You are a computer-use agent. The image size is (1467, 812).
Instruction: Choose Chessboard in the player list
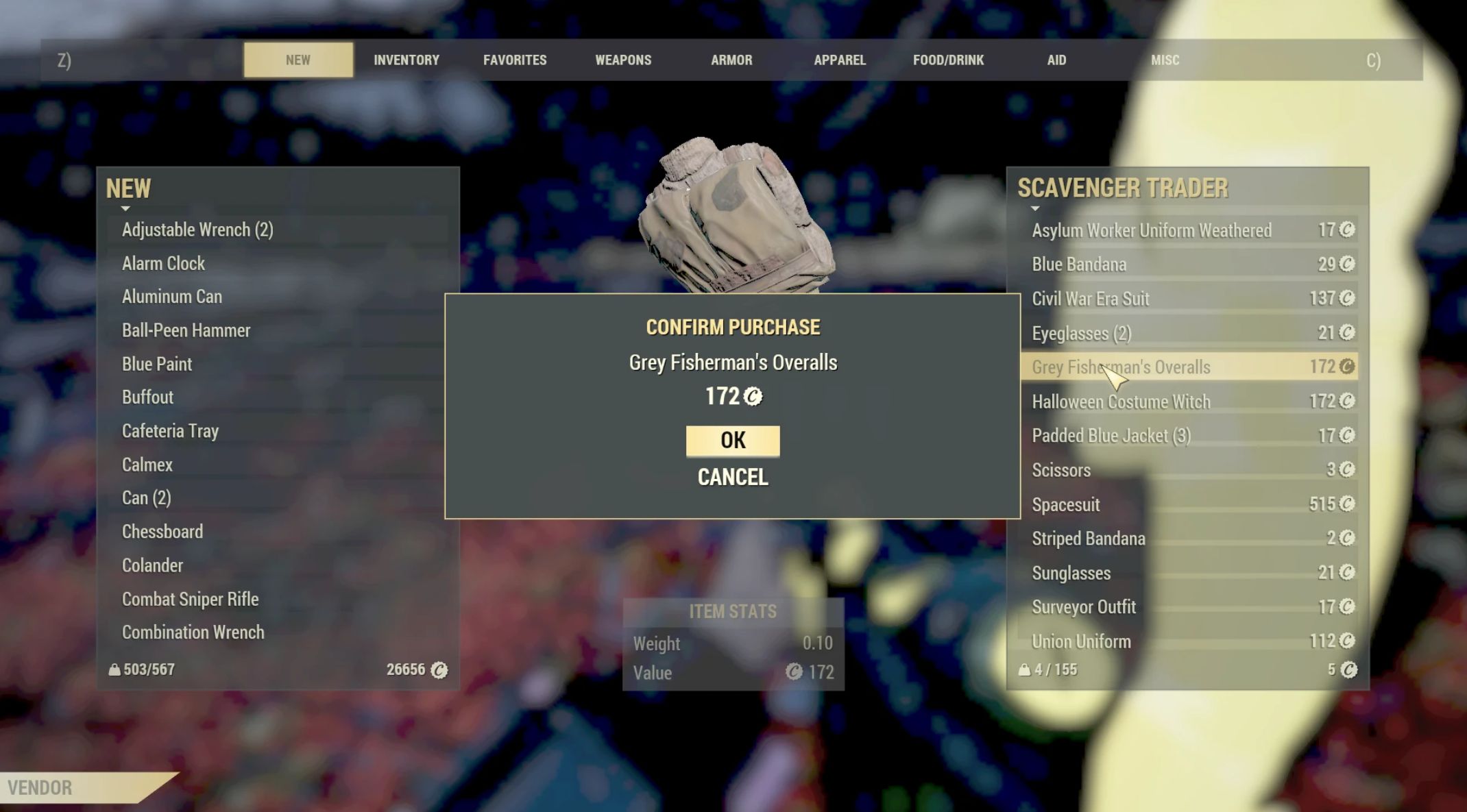[162, 532]
